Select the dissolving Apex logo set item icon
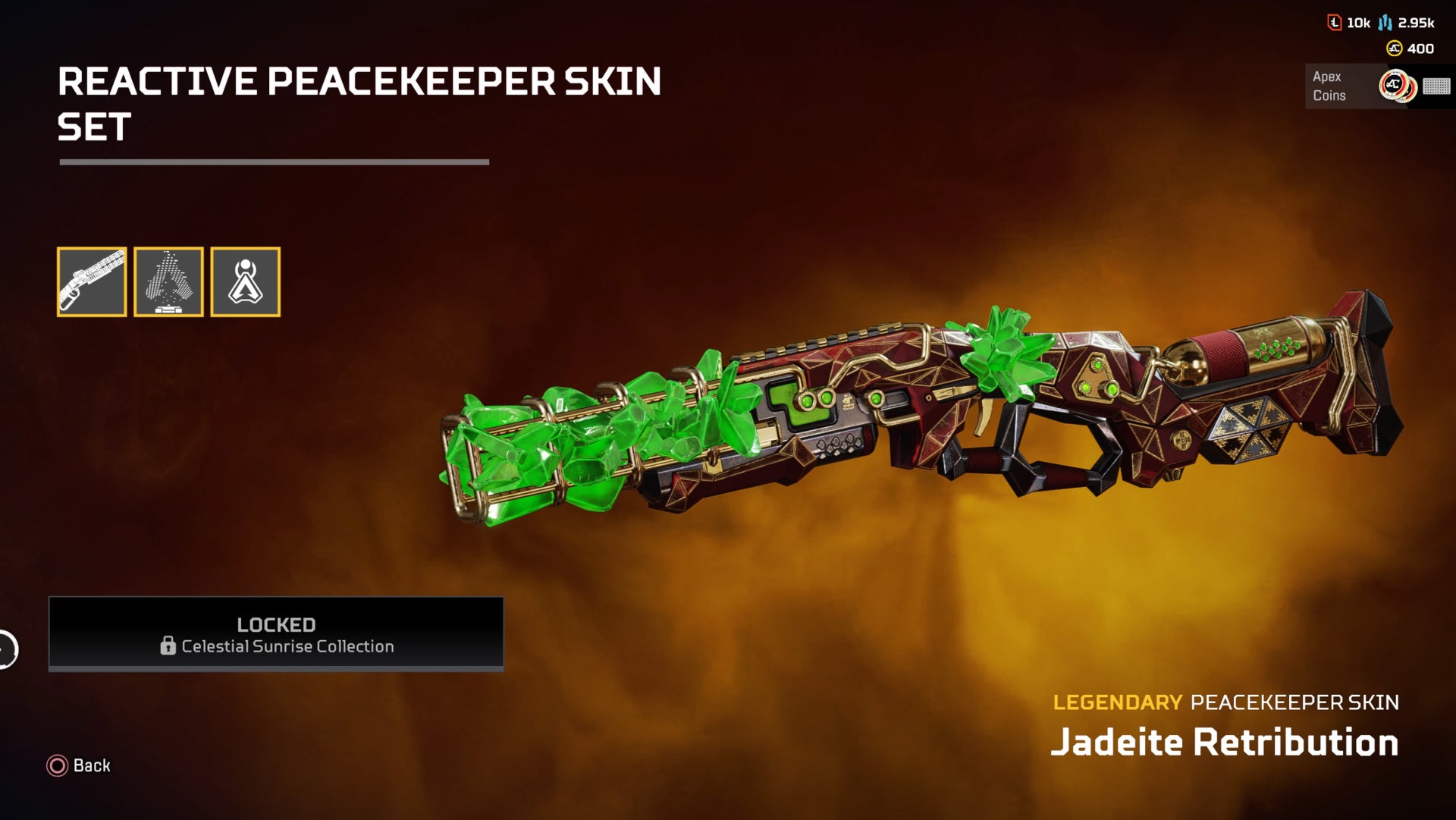The width and height of the screenshot is (1456, 820). click(168, 281)
